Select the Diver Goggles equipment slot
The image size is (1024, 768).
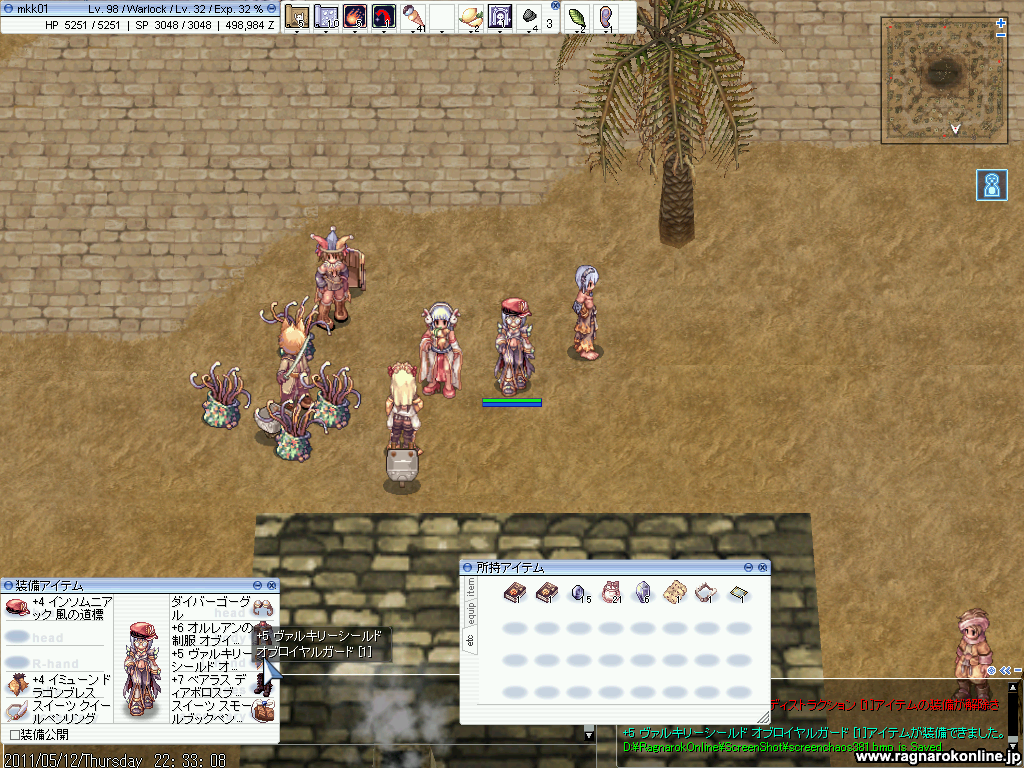click(263, 607)
